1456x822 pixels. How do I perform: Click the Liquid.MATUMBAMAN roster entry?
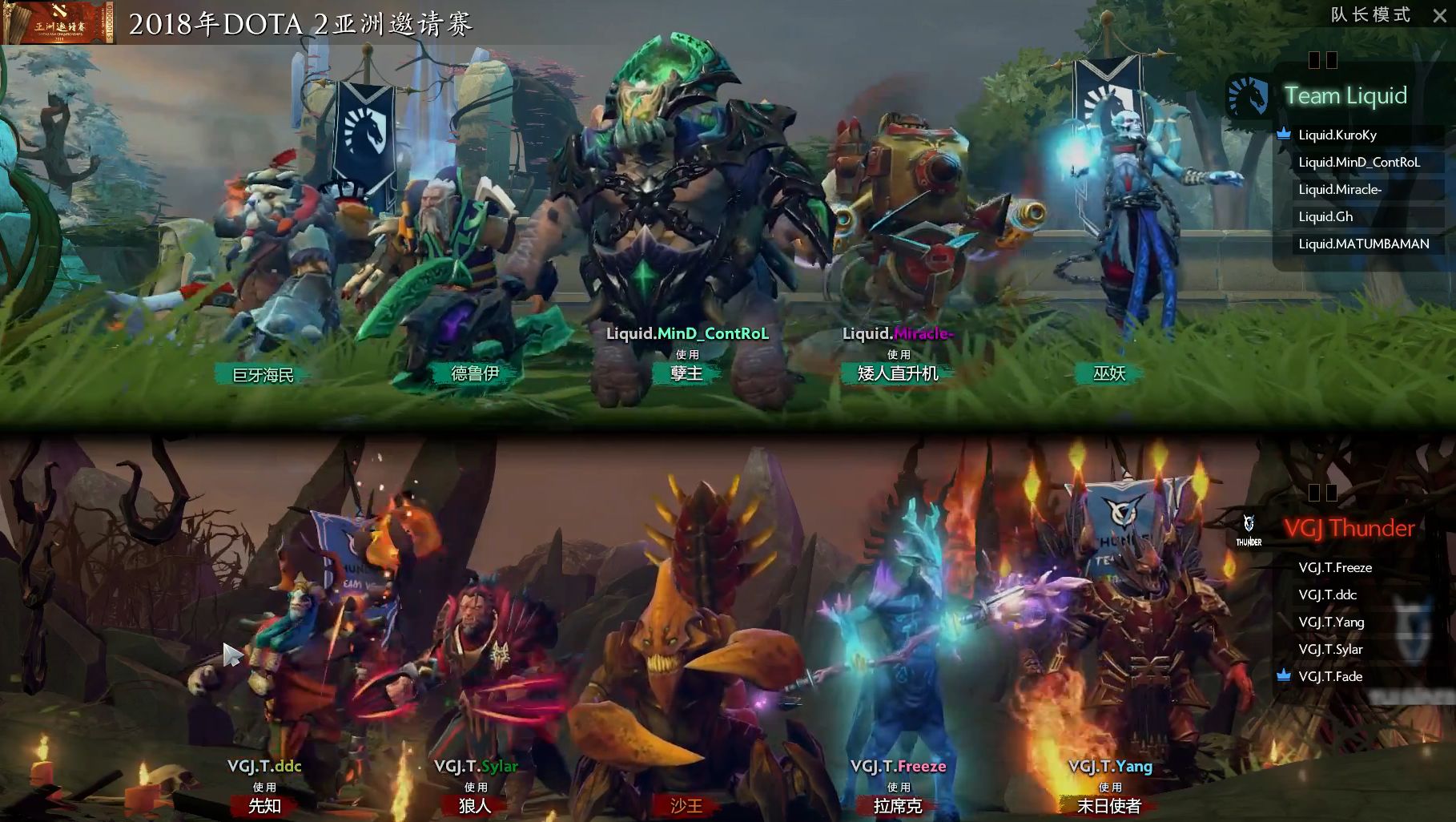tap(1366, 244)
